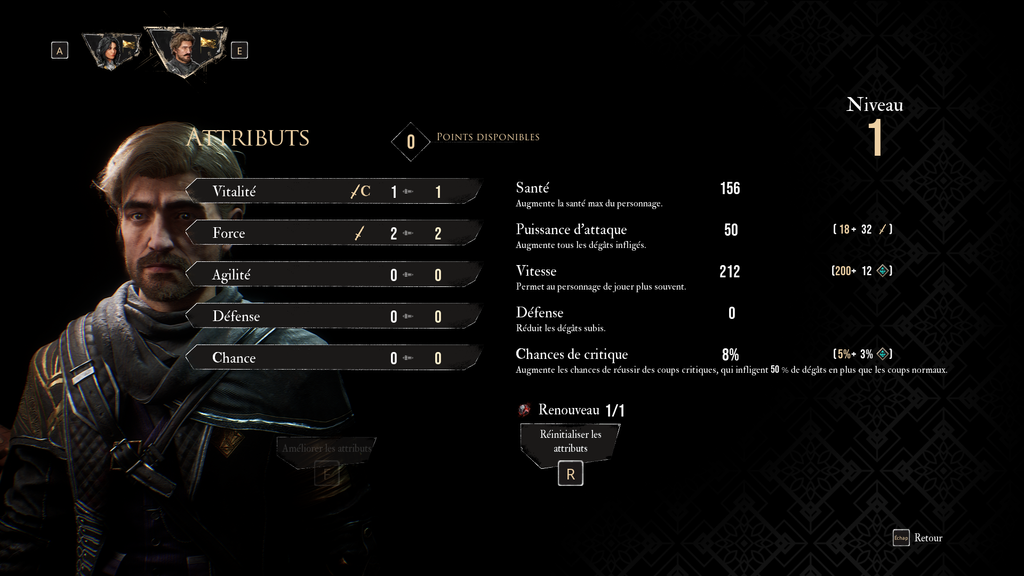
Task: Click the greyed Améliorer les attributs button
Action: 327,449
